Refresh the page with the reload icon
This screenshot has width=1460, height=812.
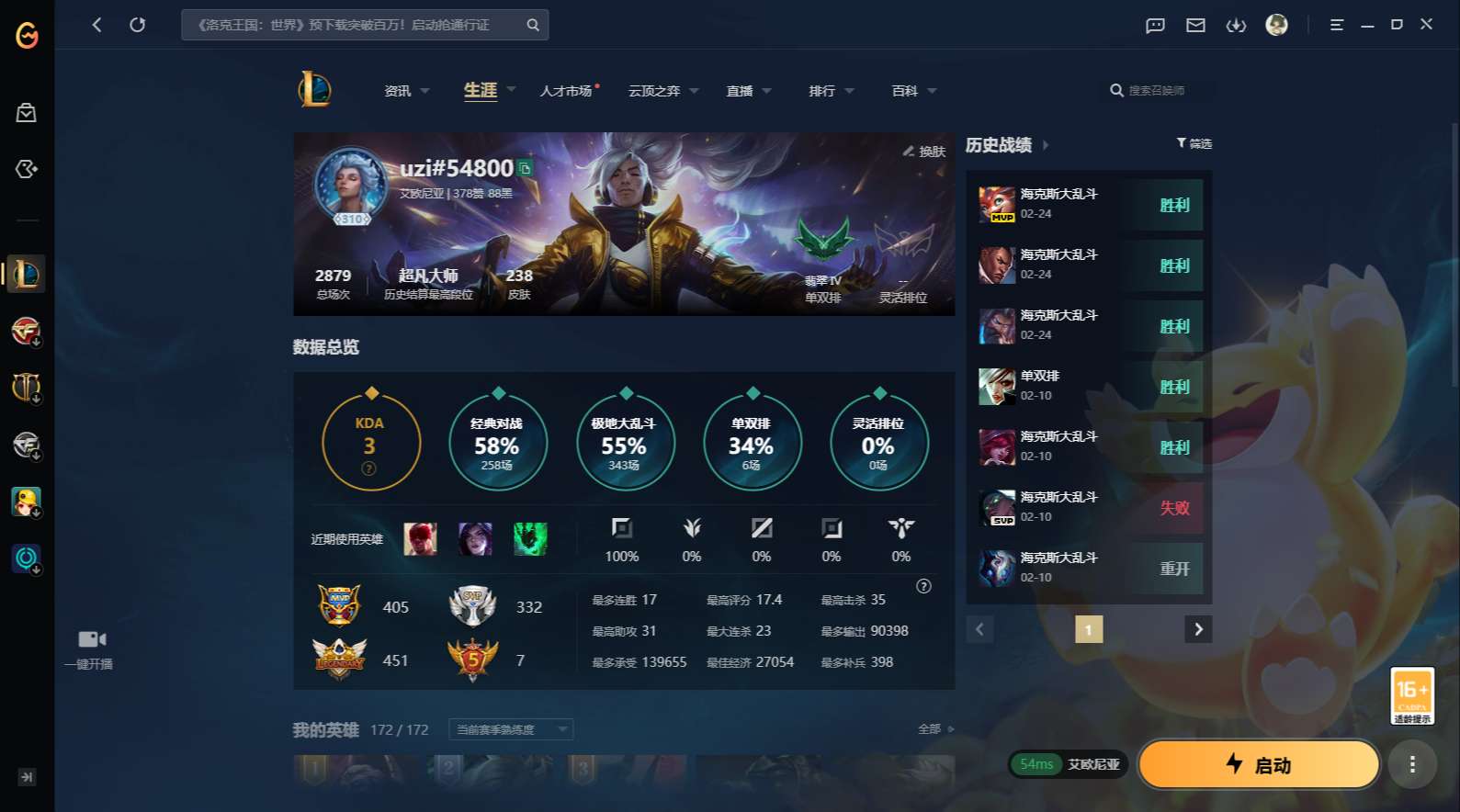tap(138, 25)
